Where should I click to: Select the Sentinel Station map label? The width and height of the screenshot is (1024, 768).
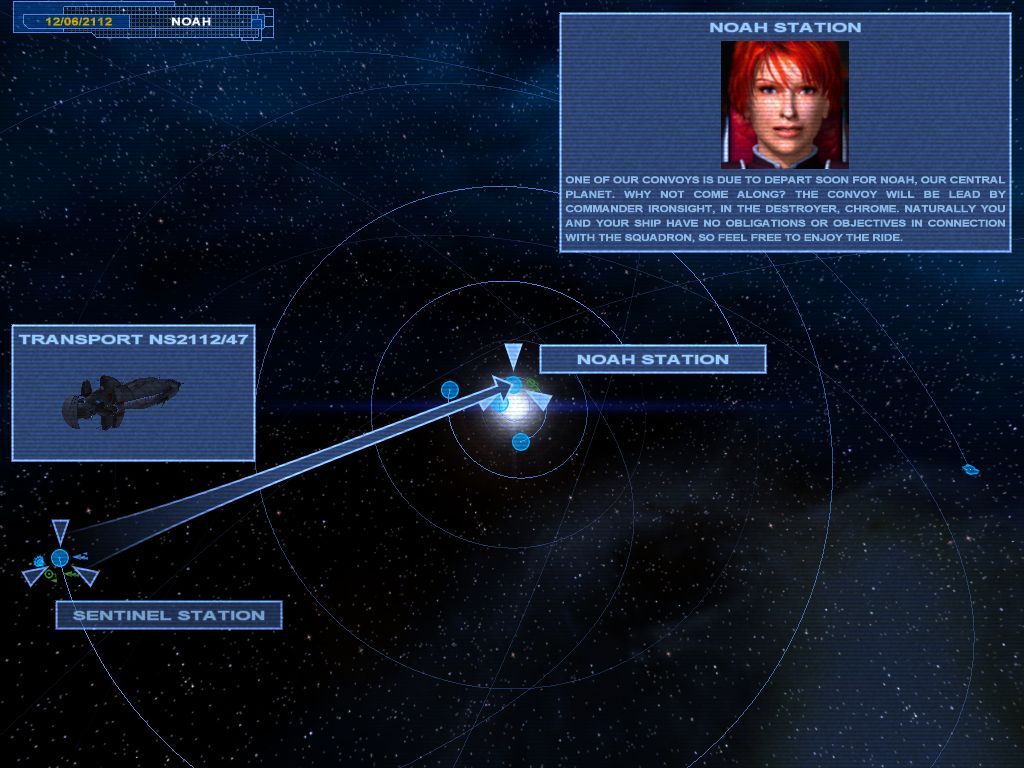coord(168,615)
